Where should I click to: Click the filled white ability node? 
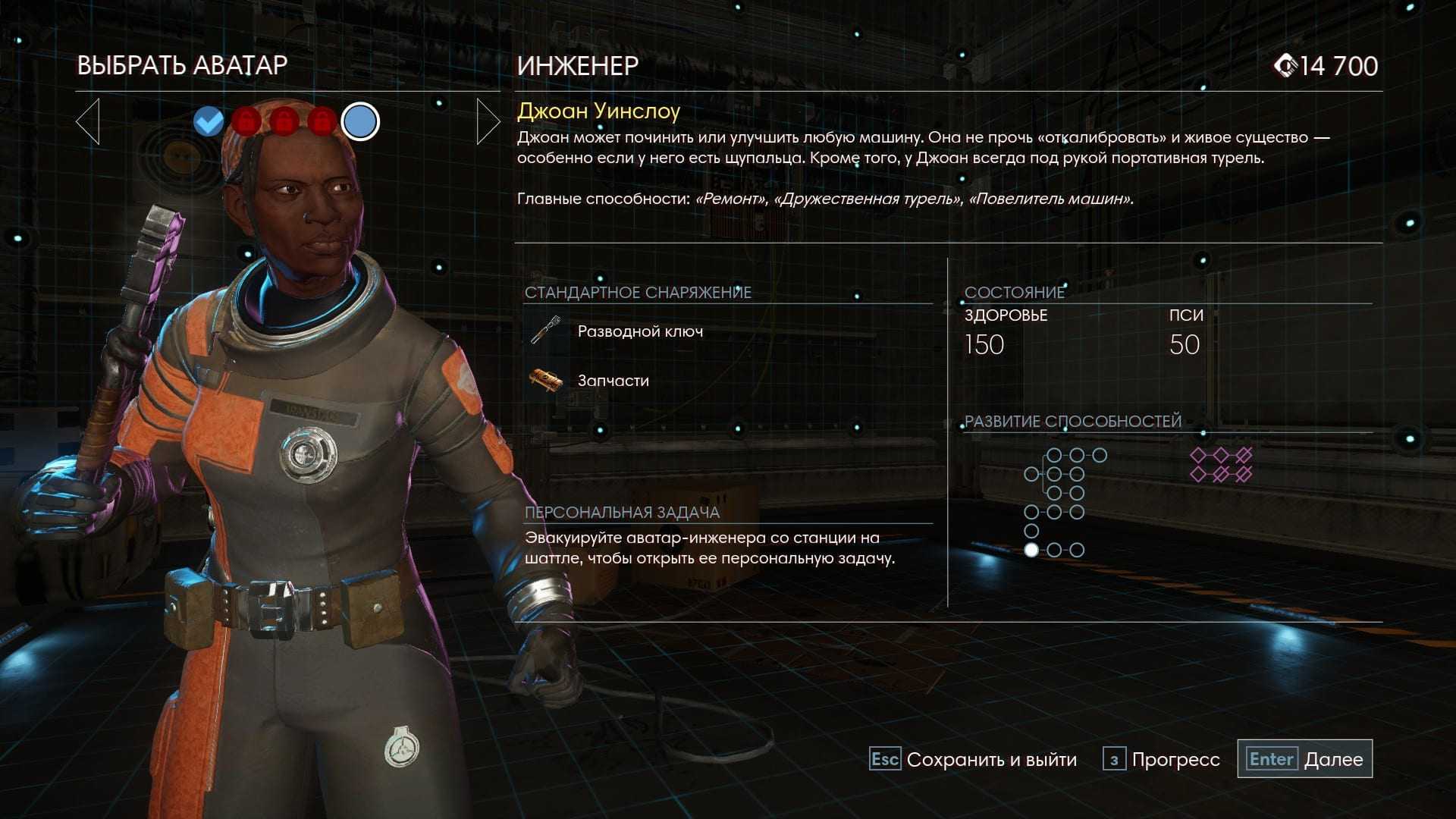(1031, 550)
